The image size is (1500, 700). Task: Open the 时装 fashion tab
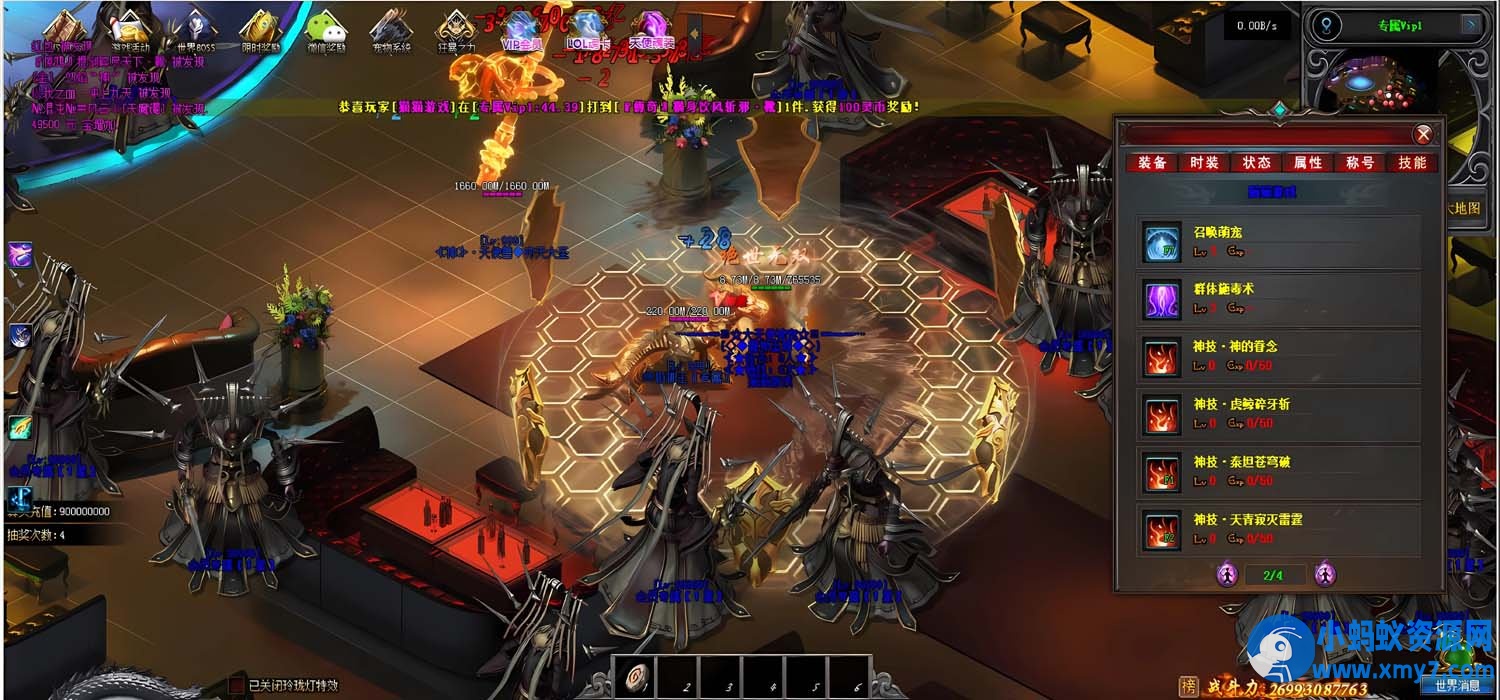click(x=1204, y=163)
